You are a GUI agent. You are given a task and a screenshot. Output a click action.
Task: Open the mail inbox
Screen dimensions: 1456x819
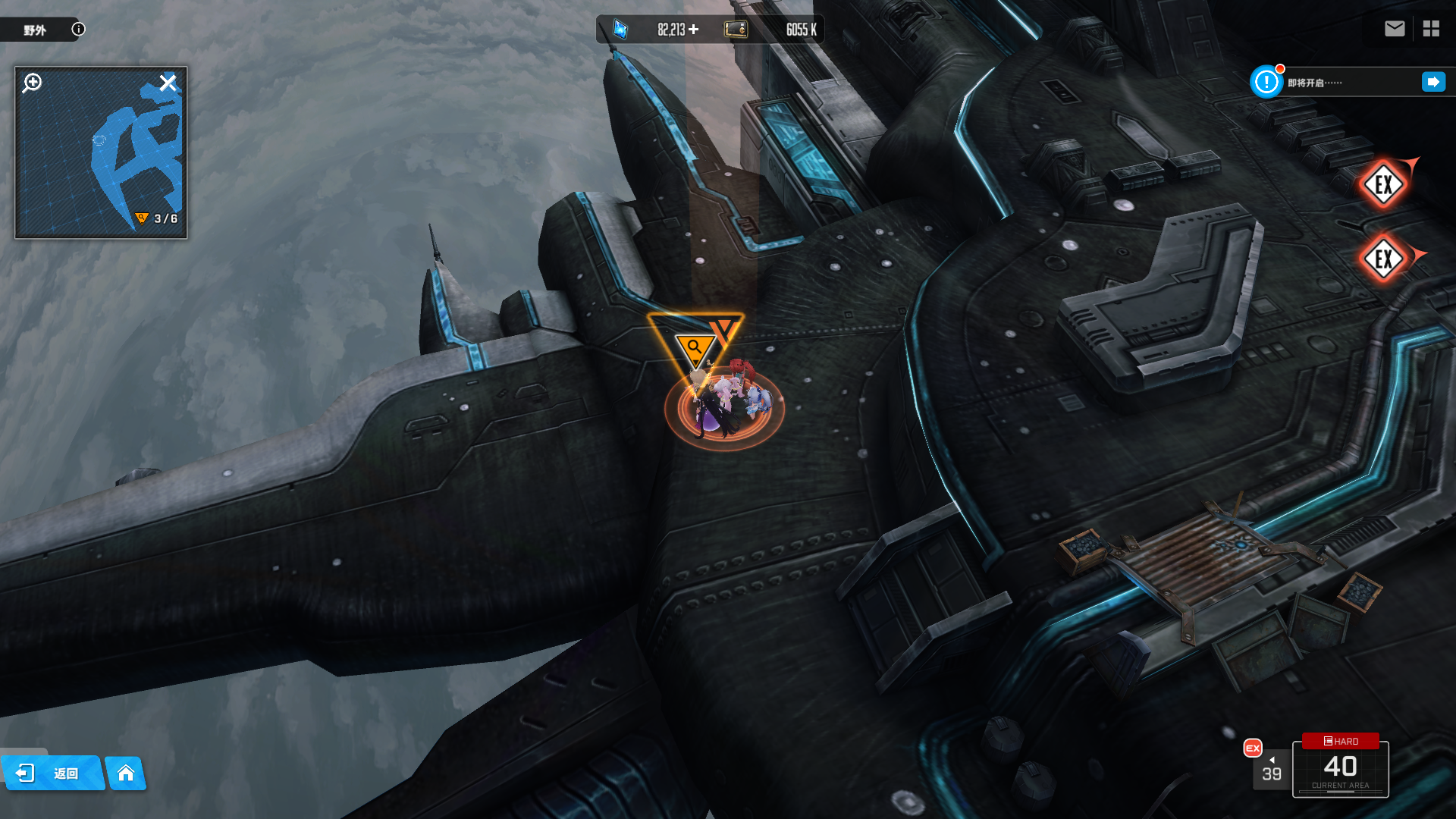click(1394, 29)
